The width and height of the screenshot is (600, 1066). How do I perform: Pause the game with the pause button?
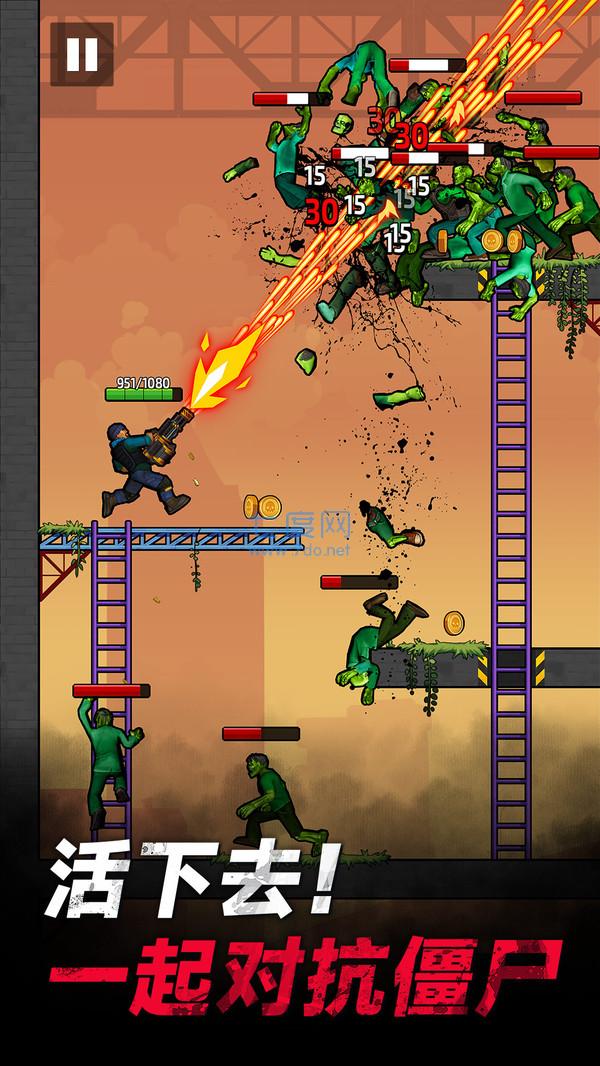[x=81, y=55]
